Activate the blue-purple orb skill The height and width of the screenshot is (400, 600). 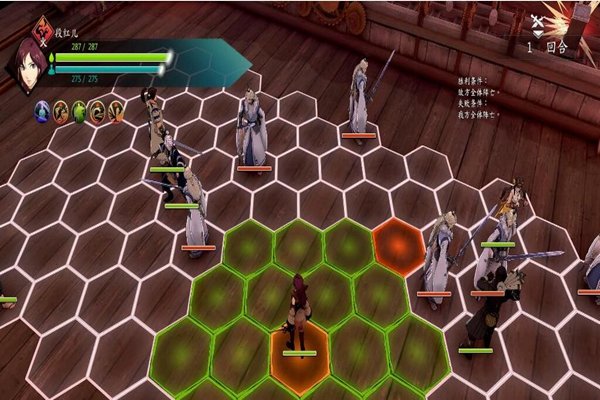click(x=42, y=111)
